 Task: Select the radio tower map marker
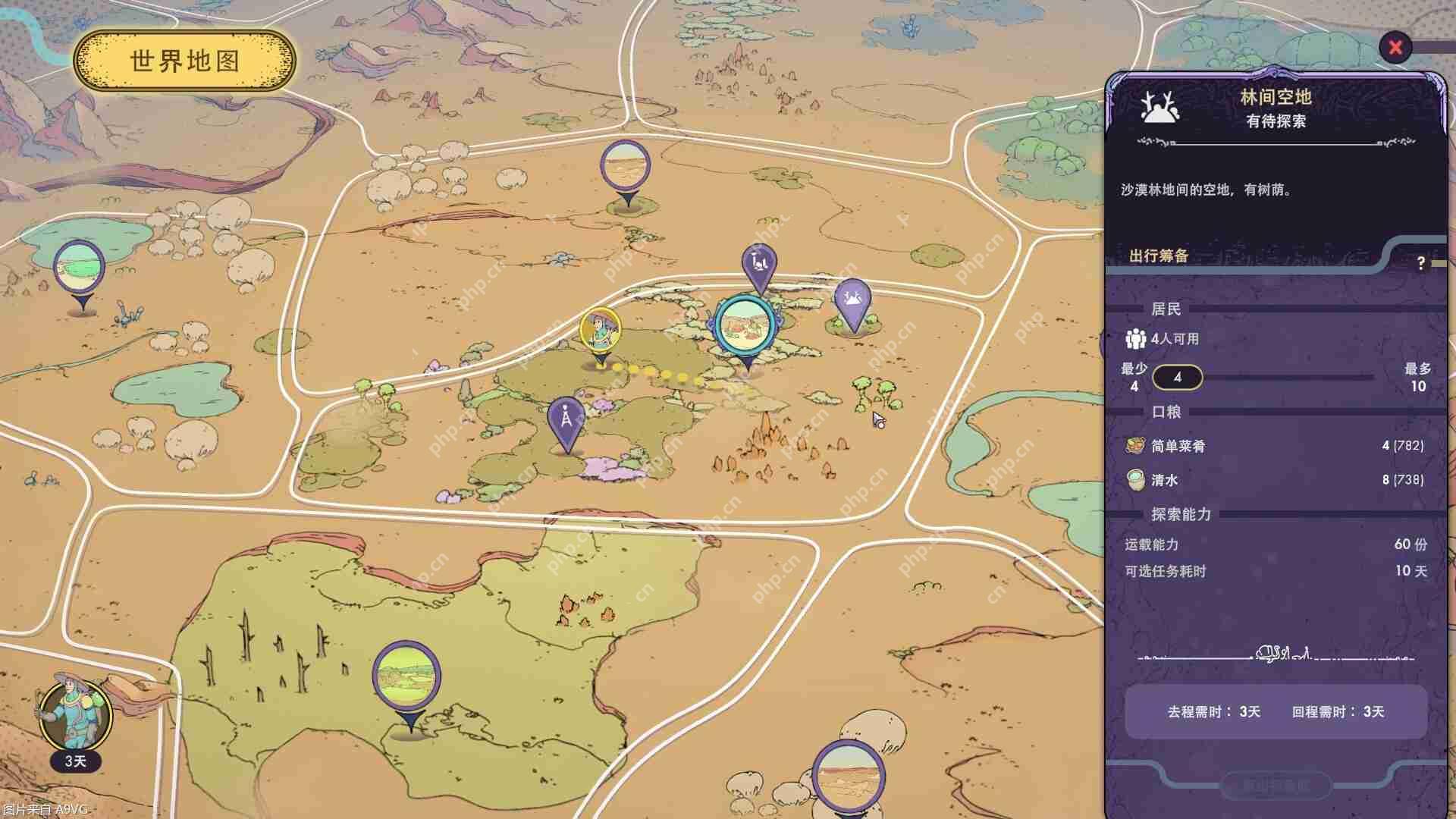[565, 419]
